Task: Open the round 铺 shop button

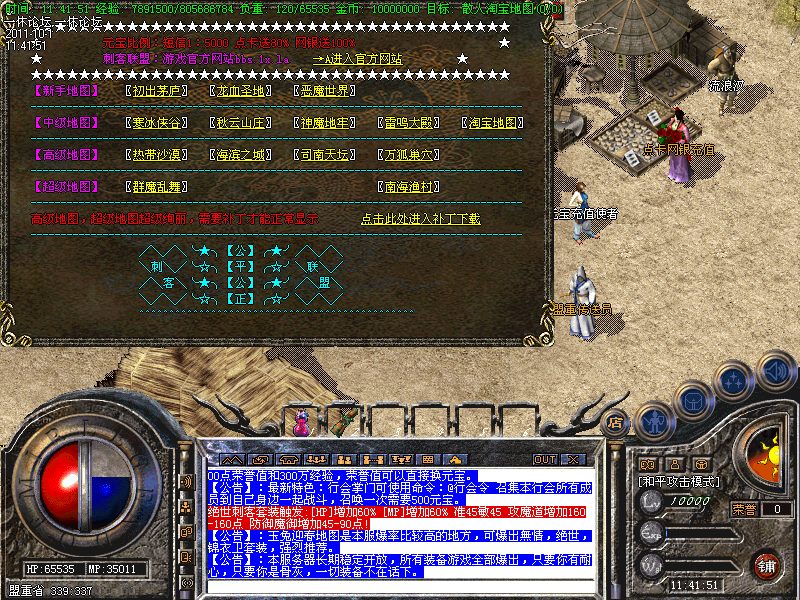Action: pyautogui.click(x=765, y=566)
